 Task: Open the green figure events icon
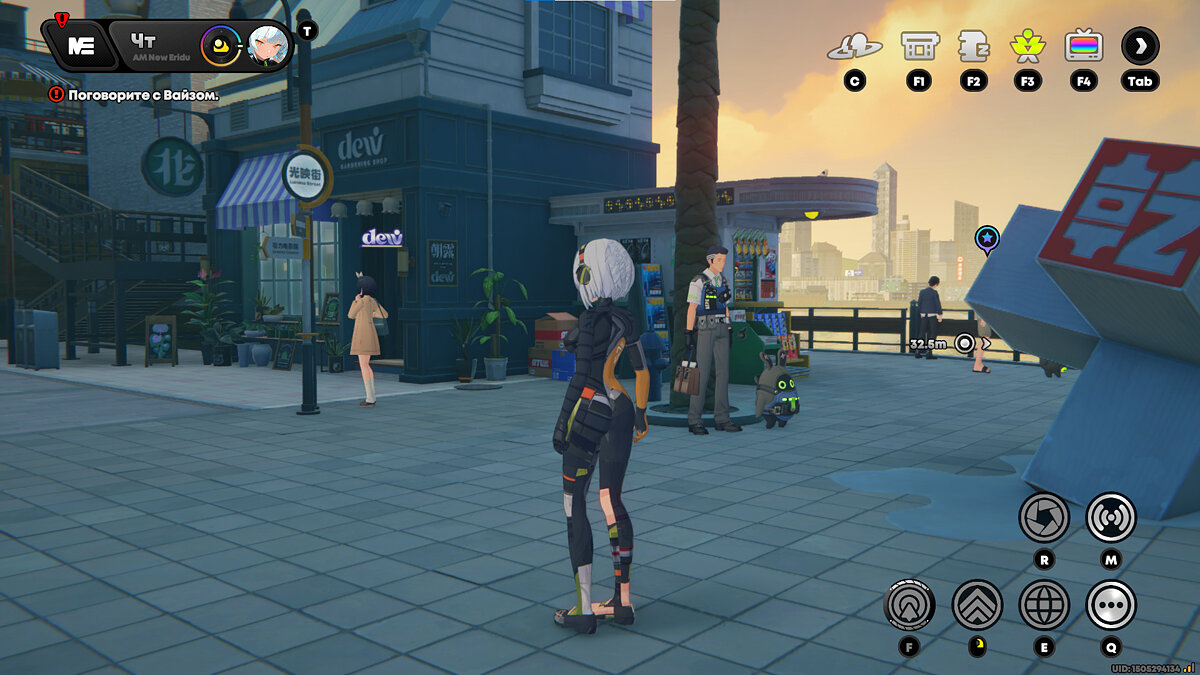point(1027,45)
